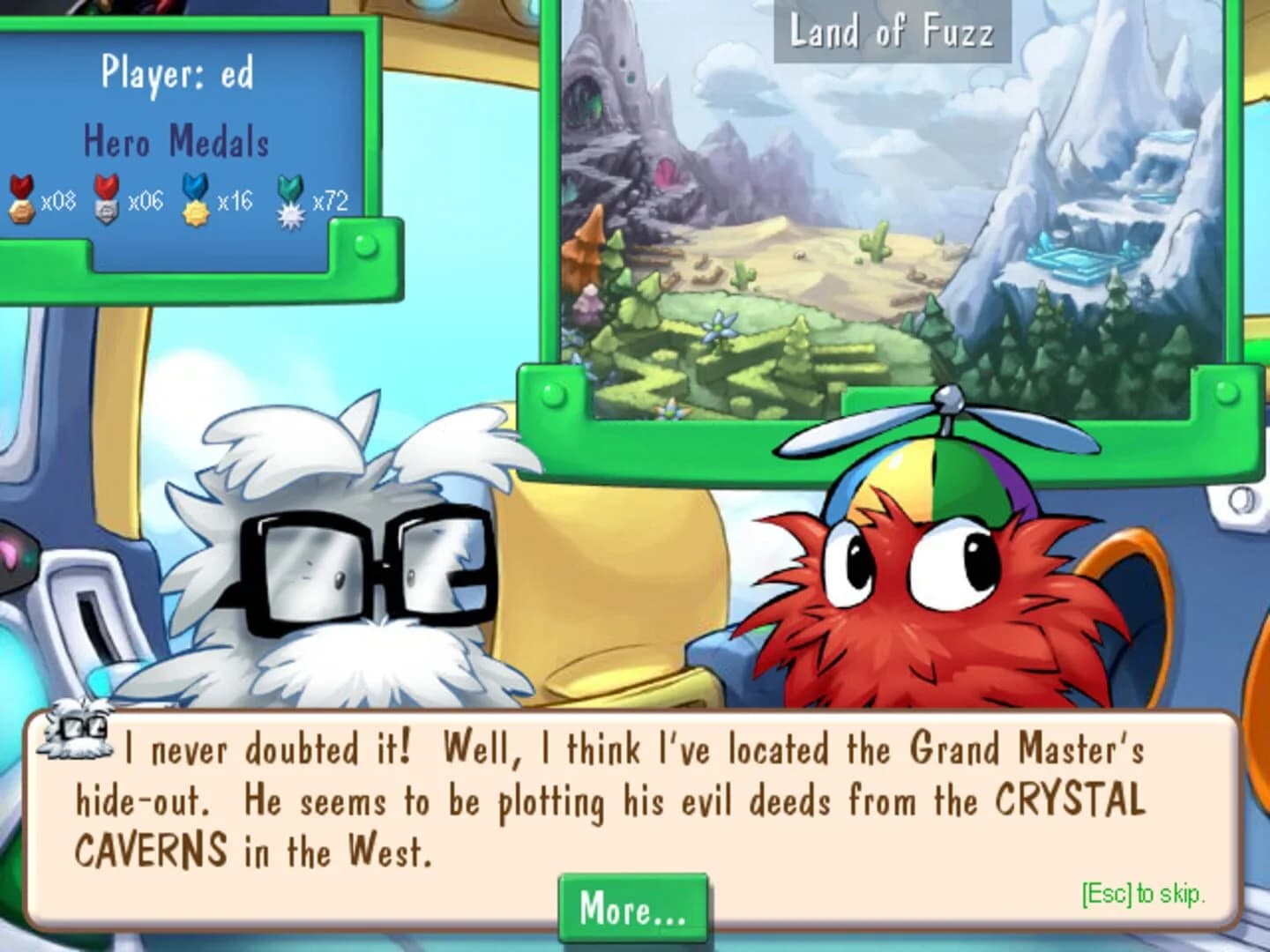Image resolution: width=1270 pixels, height=952 pixels.
Task: Expand the Hero Medals list
Action: [x=176, y=139]
